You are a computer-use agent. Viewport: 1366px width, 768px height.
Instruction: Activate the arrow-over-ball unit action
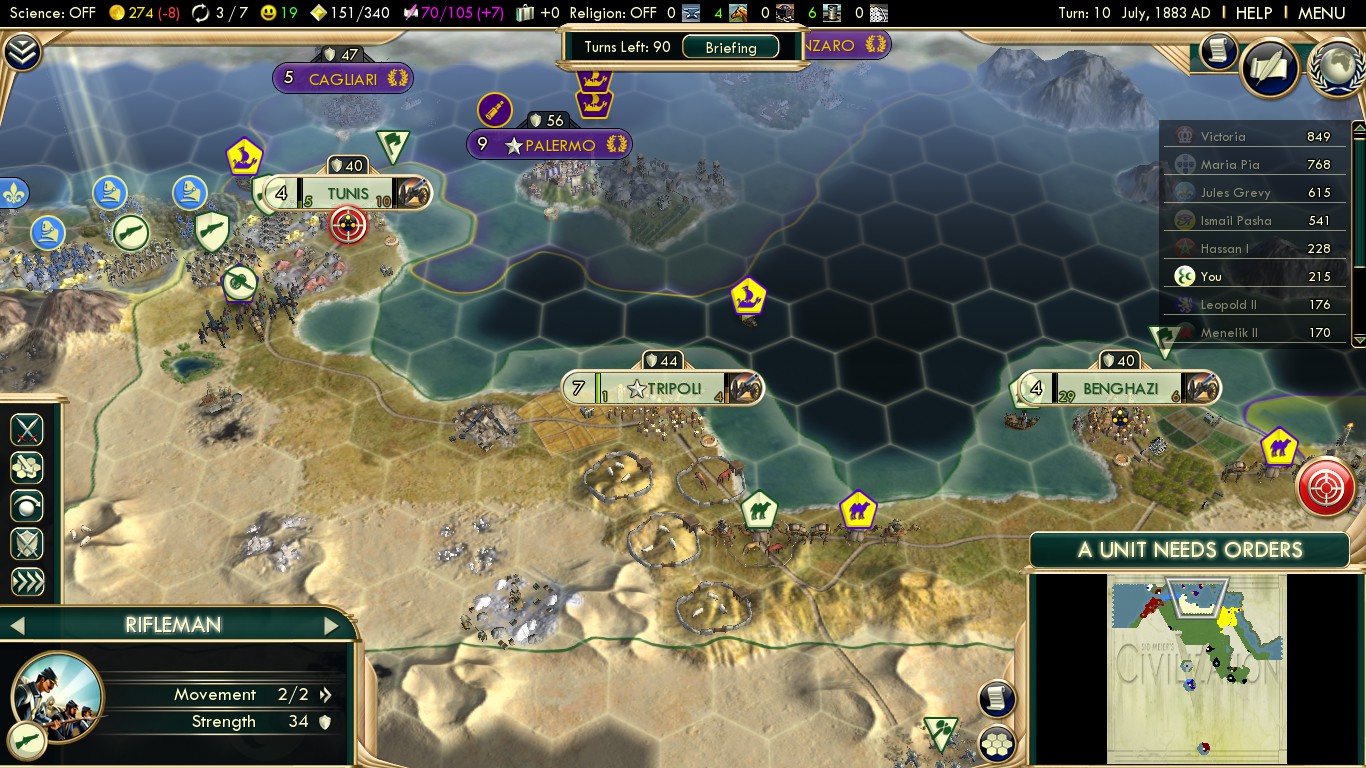[x=27, y=506]
